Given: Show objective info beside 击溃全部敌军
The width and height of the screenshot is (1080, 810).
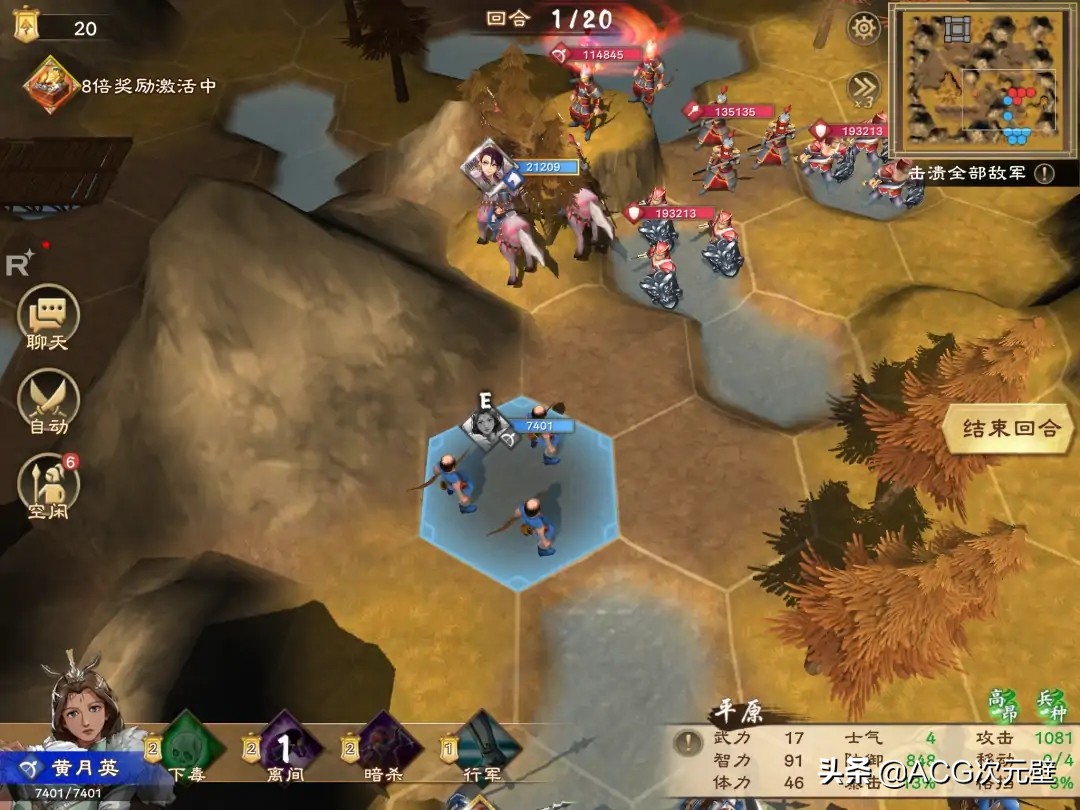Looking at the screenshot, I should (1044, 173).
